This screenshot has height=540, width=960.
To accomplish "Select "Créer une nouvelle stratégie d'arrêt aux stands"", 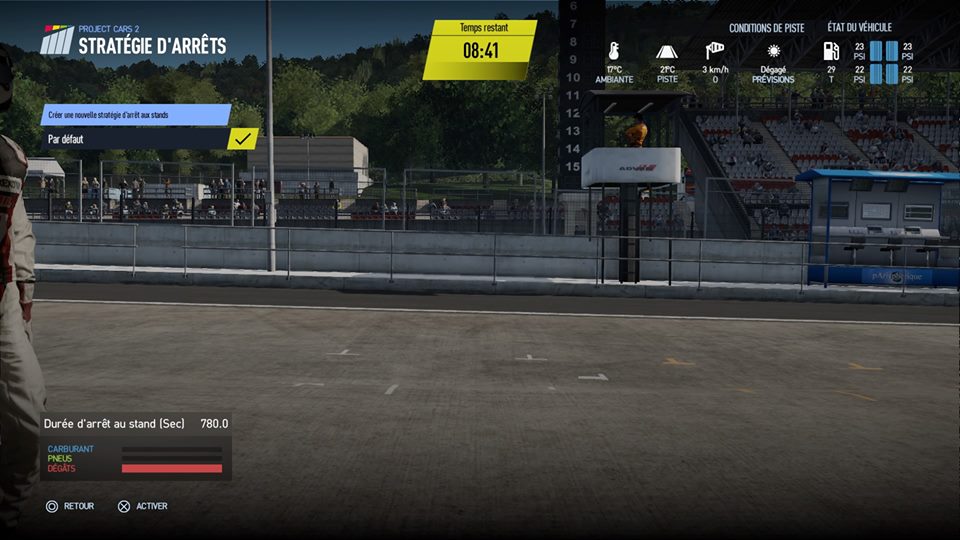I will (136, 115).
